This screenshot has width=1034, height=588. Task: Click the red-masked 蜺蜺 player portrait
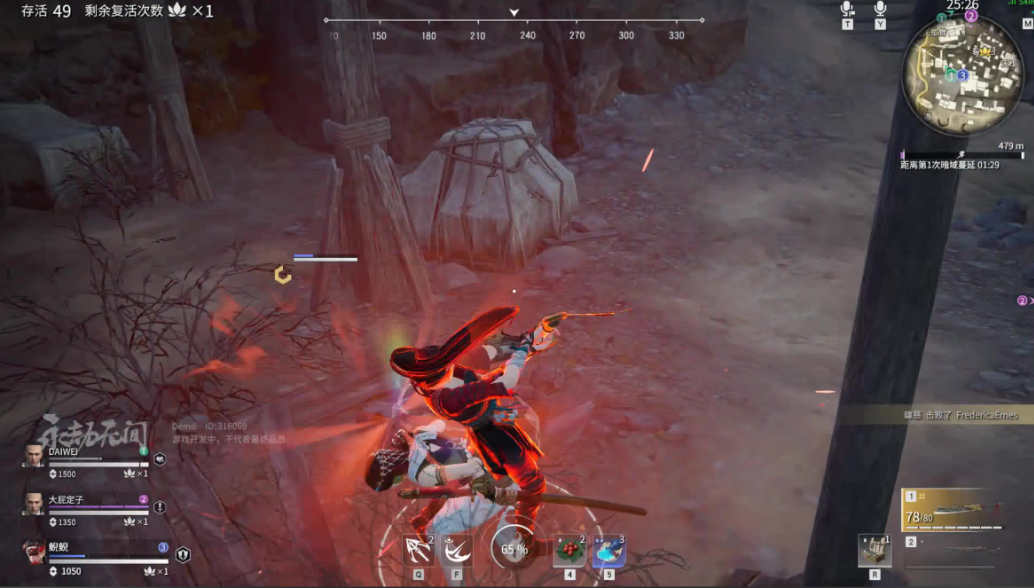(x=34, y=552)
